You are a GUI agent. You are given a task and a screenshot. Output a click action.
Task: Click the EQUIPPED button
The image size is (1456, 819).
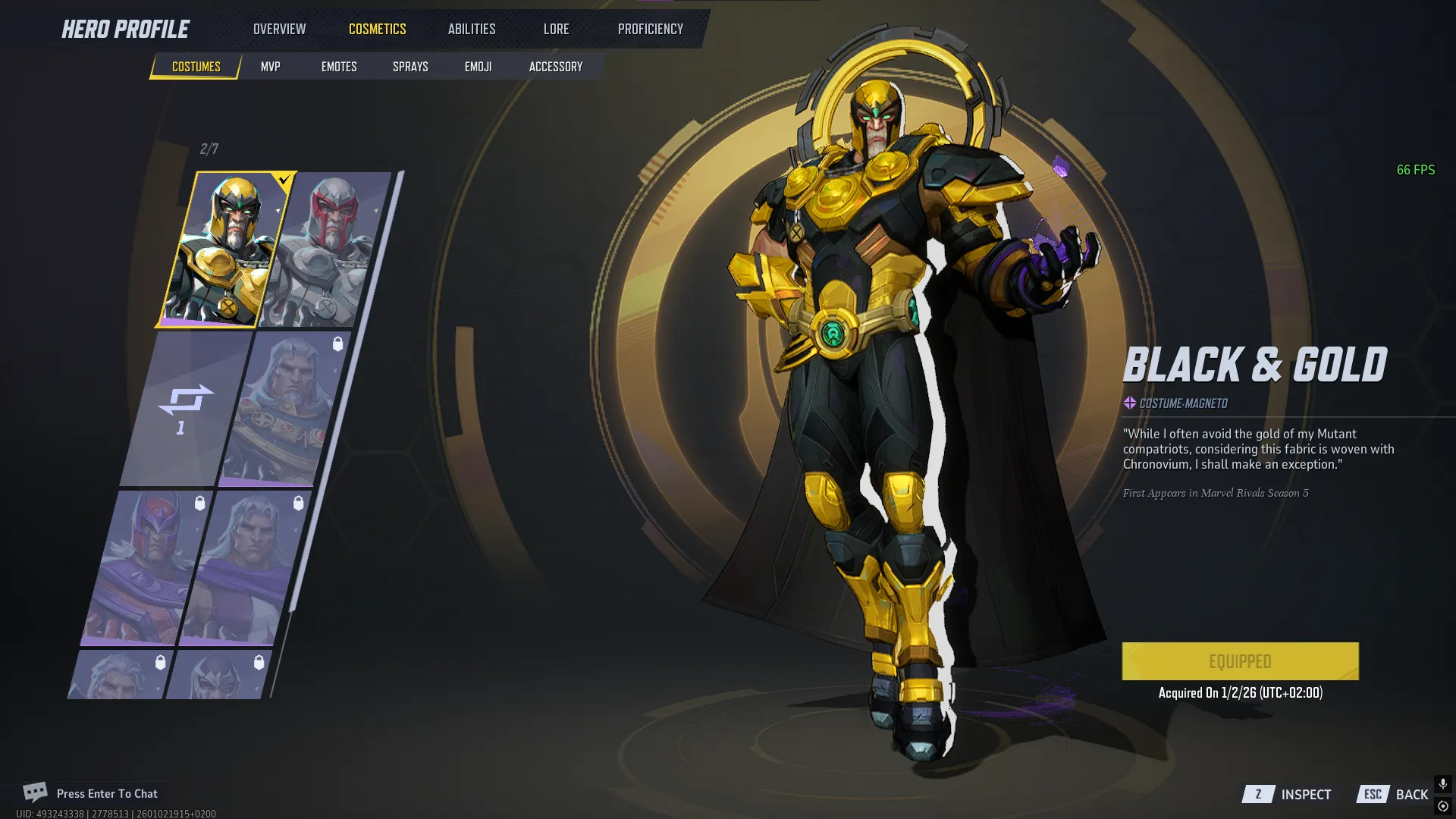coord(1239,661)
